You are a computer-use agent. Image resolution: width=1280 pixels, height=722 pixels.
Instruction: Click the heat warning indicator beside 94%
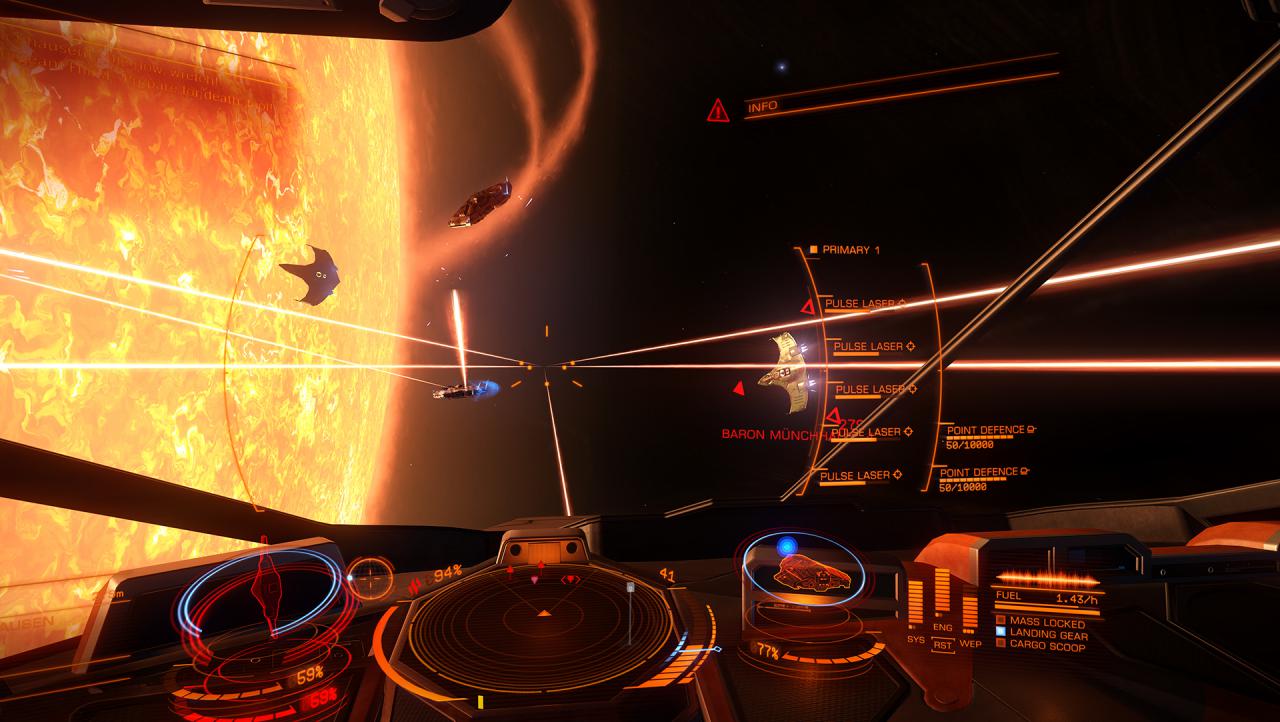pos(415,581)
